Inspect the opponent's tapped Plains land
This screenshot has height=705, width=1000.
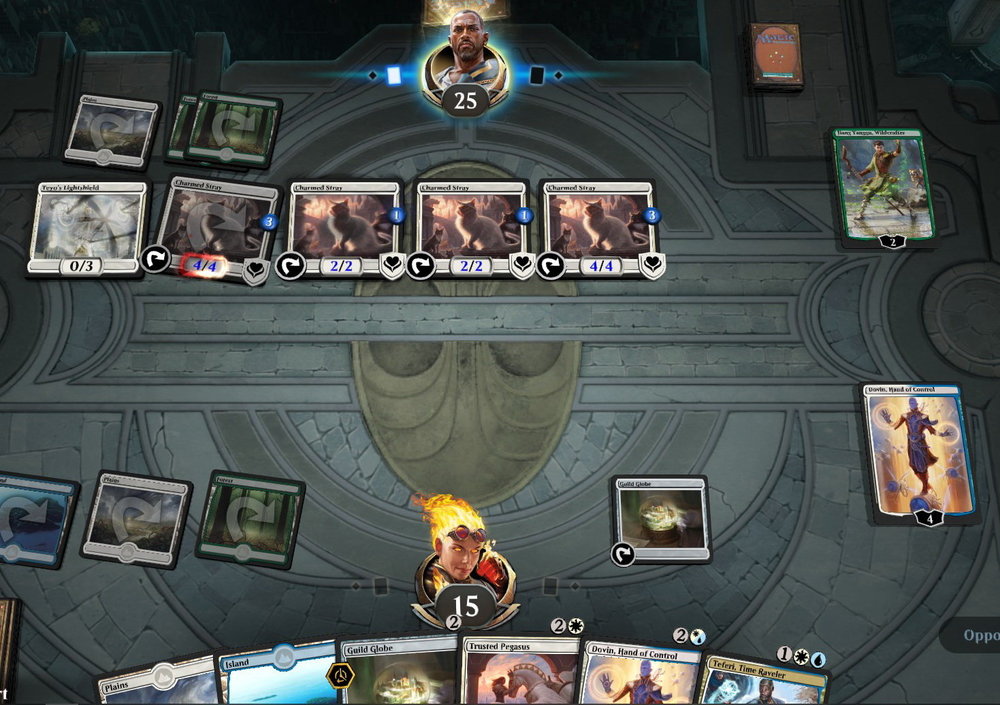[x=110, y=131]
